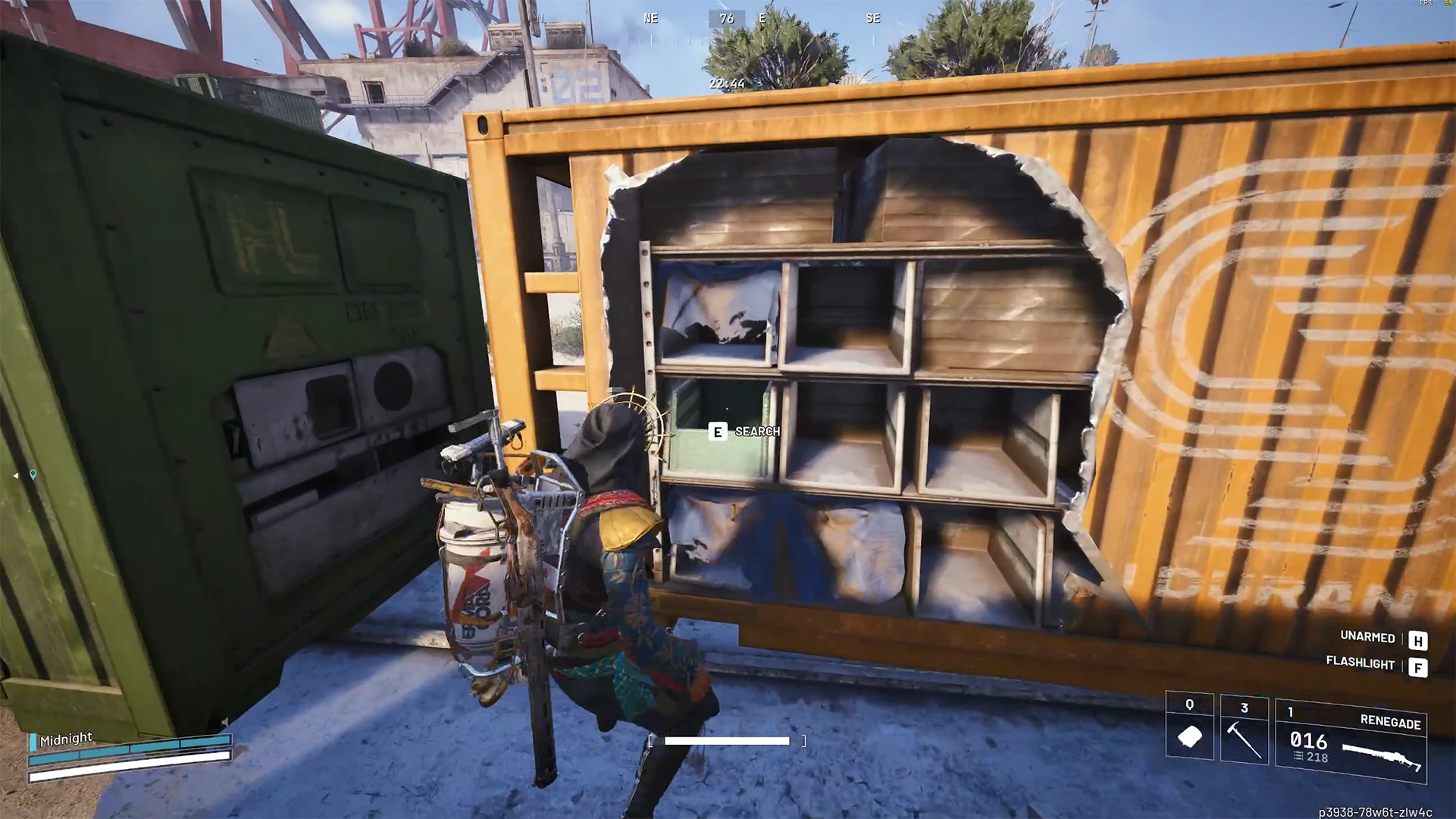Click the 22:44 event timer display
Viewport: 1456px width, 819px height.
click(x=725, y=83)
